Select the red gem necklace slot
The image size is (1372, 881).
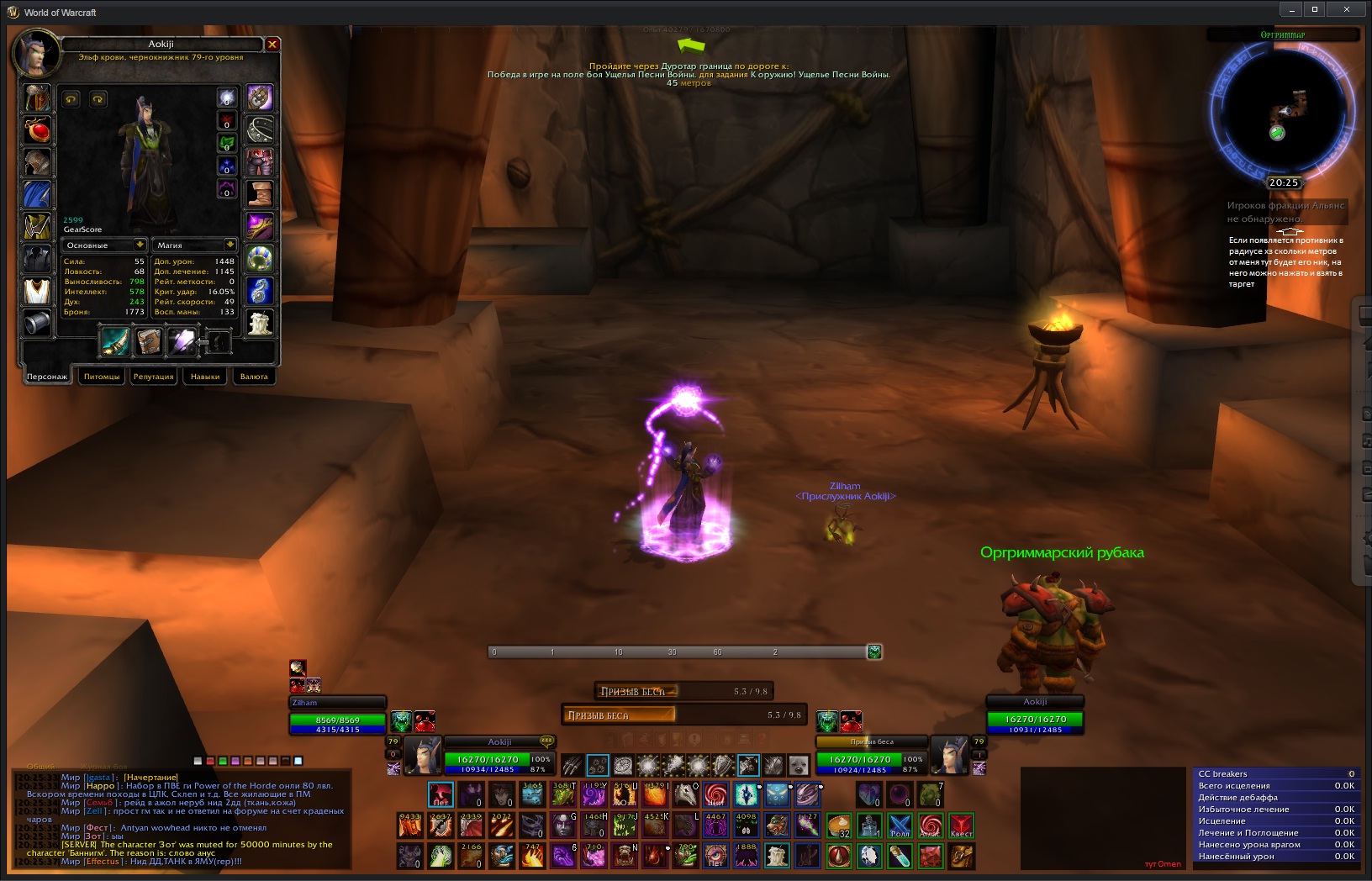[37, 130]
